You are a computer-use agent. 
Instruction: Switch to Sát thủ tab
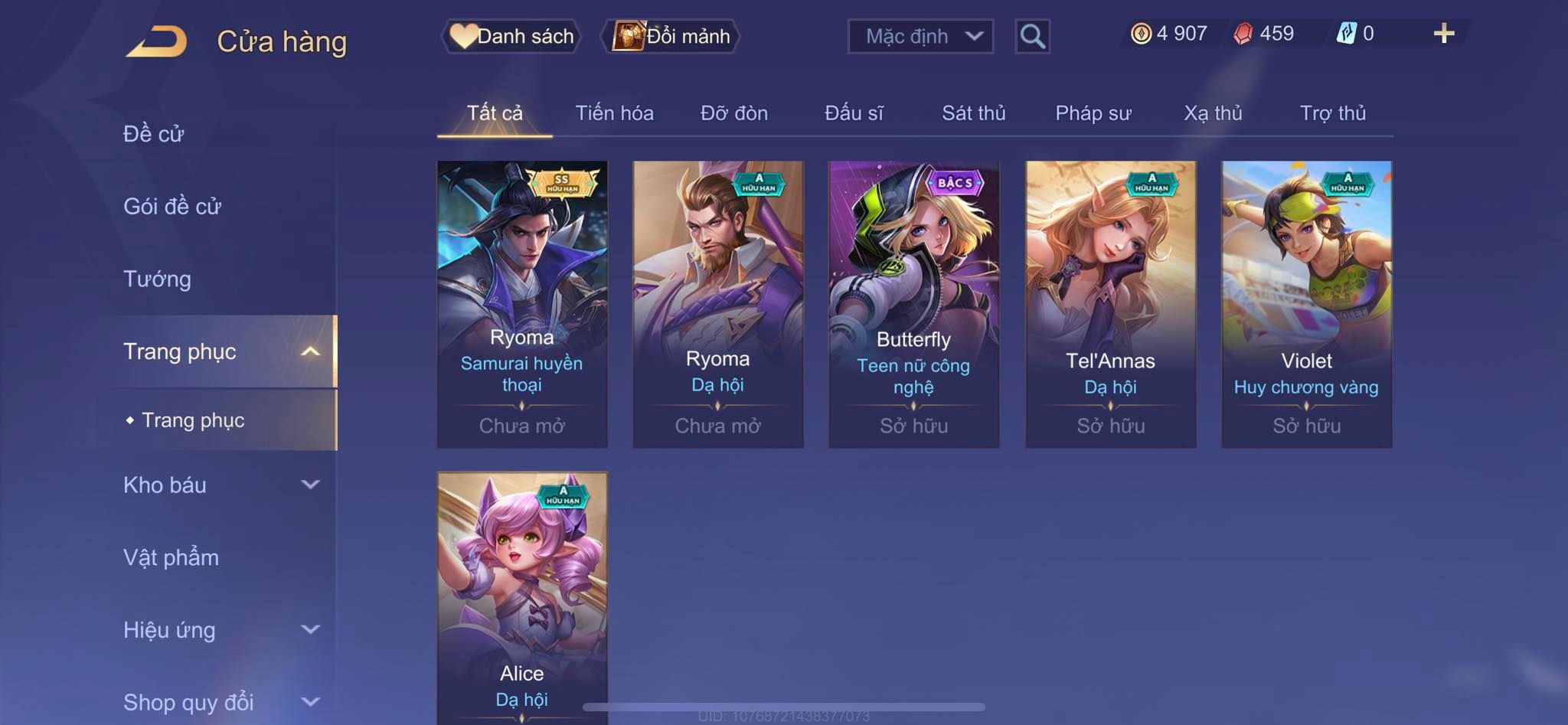pyautogui.click(x=973, y=113)
